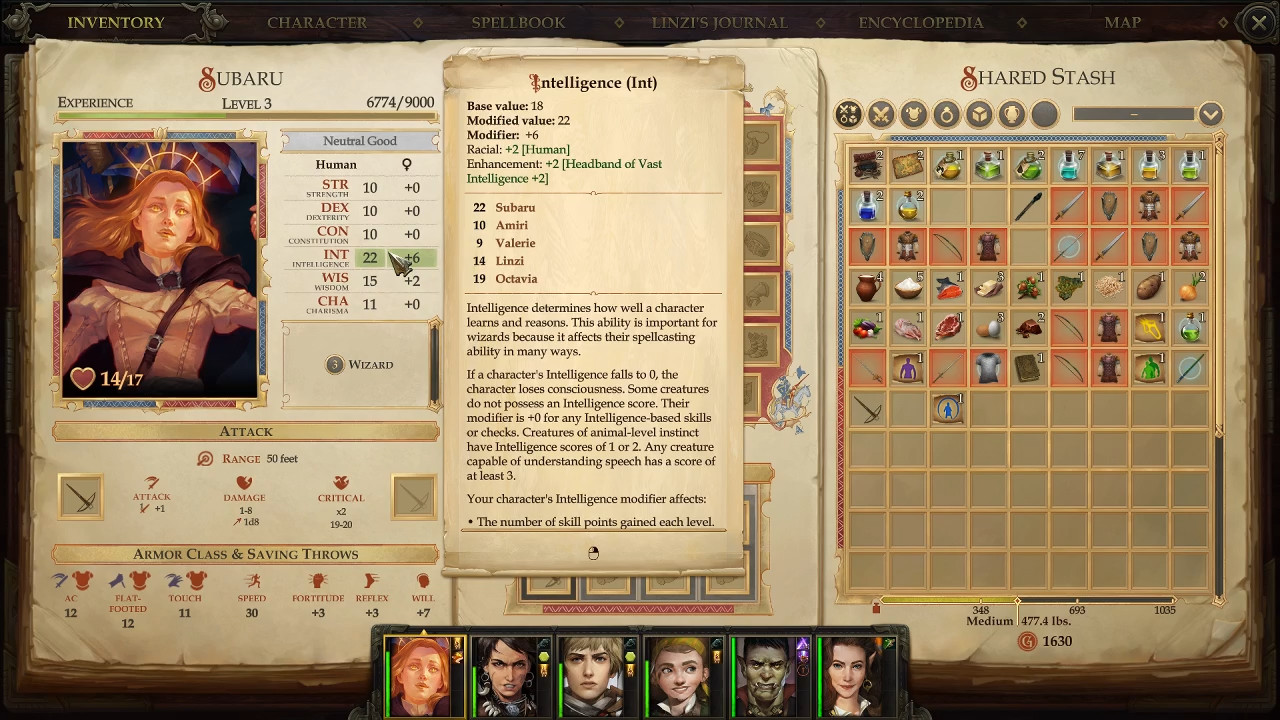Select the blue potion flask

pyautogui.click(x=868, y=207)
